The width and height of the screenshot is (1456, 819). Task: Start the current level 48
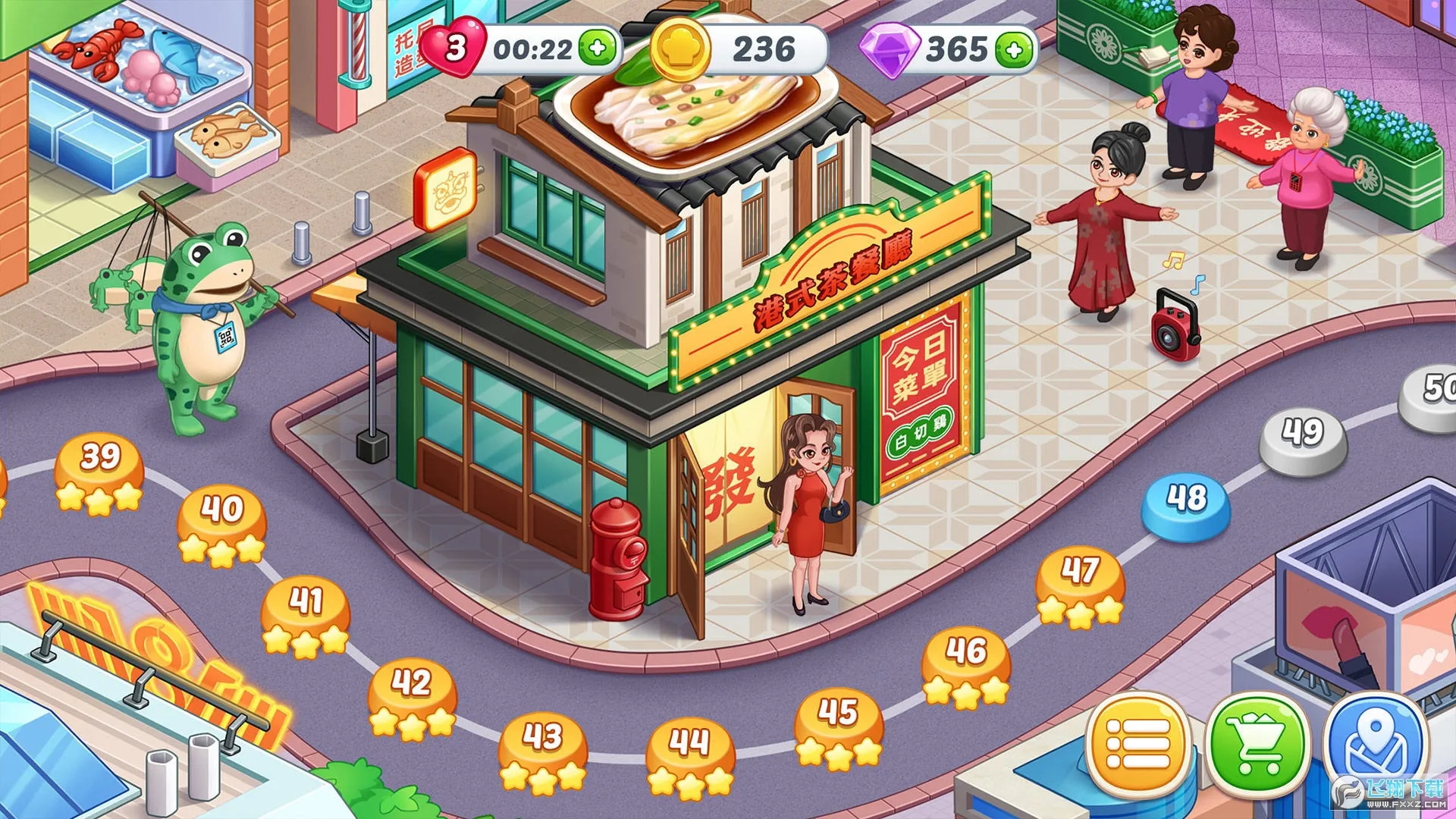pos(1187,503)
